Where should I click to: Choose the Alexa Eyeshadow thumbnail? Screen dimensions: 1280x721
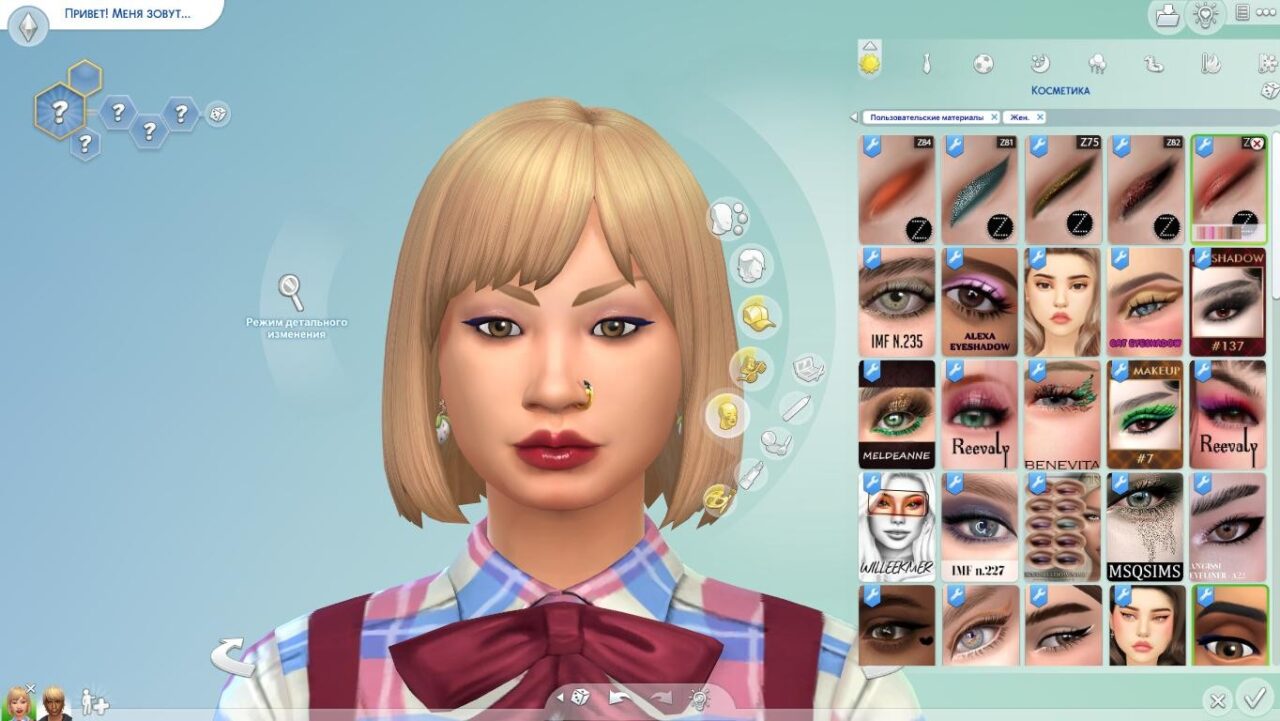[979, 302]
